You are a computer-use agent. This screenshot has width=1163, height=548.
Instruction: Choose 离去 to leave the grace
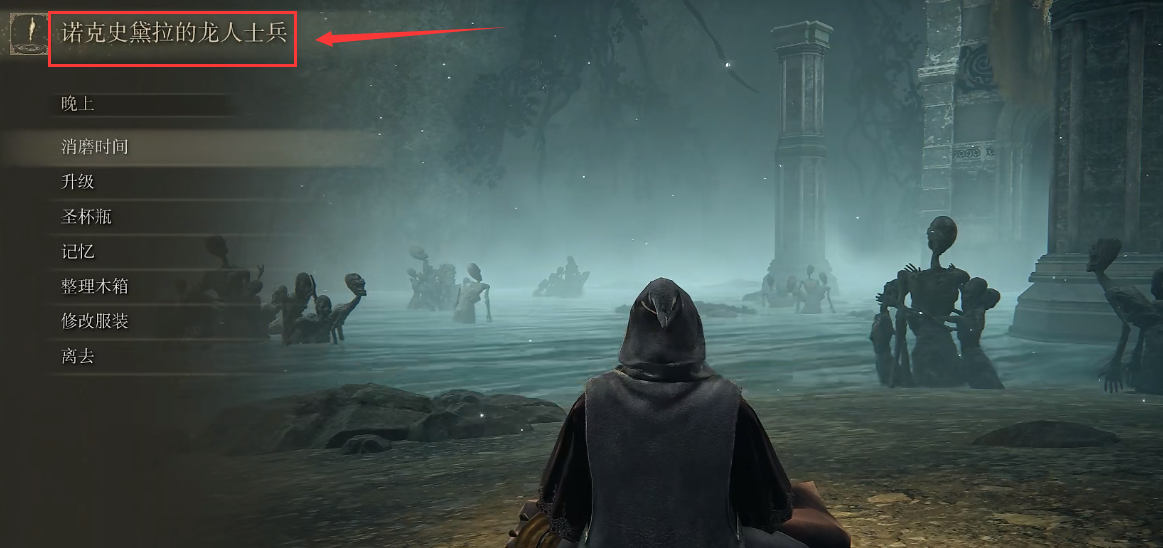[x=78, y=356]
